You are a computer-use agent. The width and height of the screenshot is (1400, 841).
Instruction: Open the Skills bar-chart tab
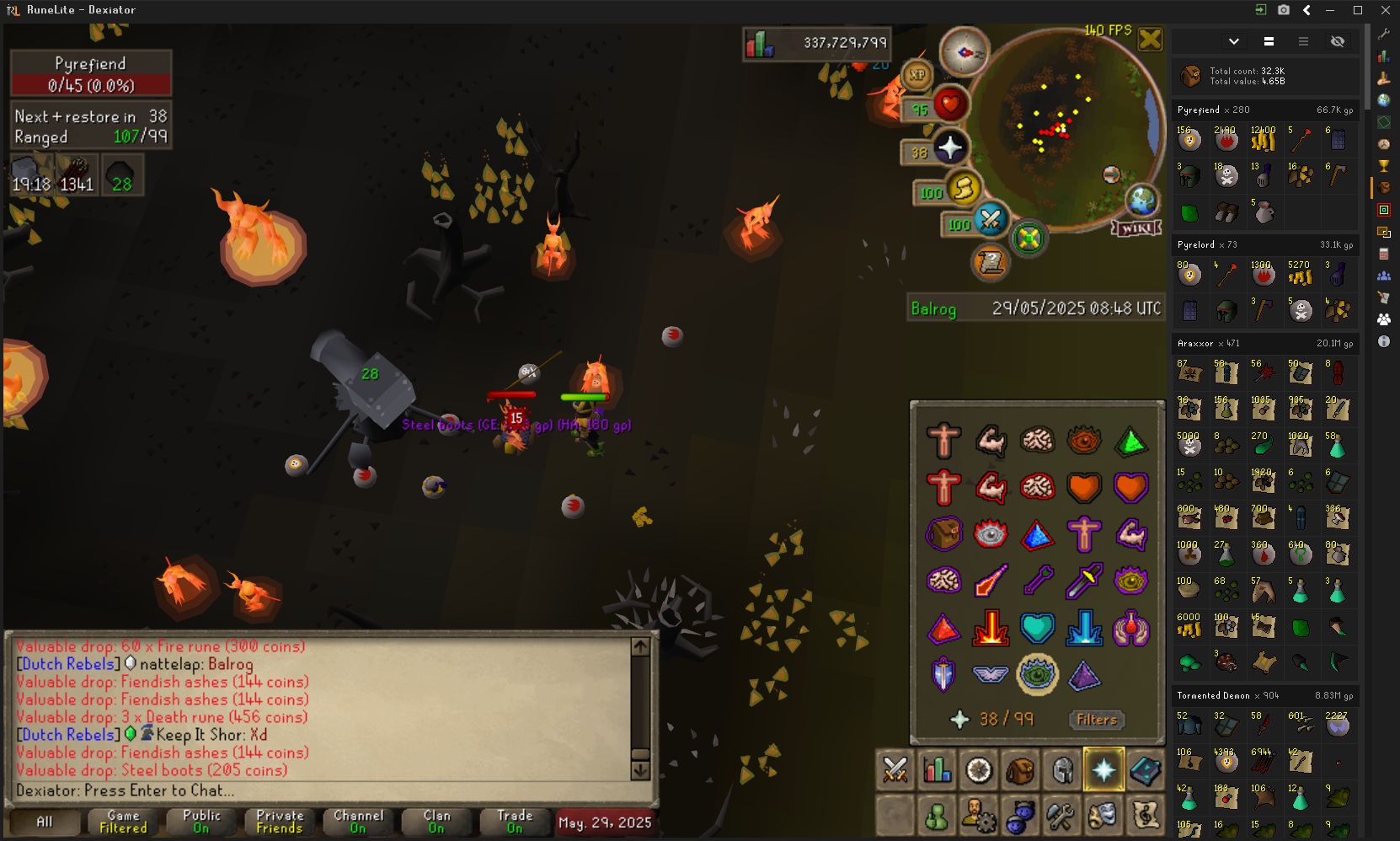click(x=937, y=770)
